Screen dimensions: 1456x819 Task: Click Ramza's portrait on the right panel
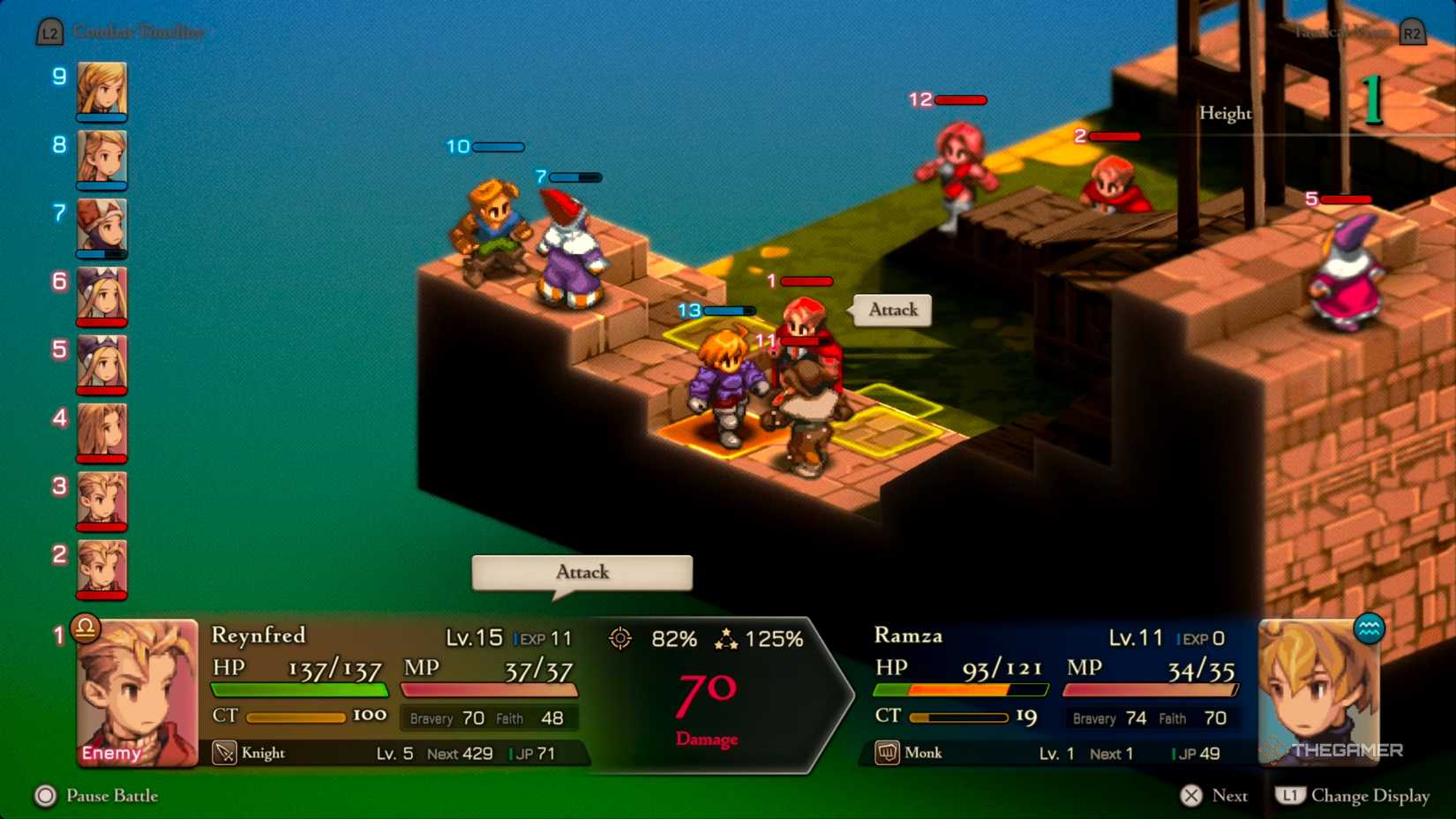[x=1319, y=693]
